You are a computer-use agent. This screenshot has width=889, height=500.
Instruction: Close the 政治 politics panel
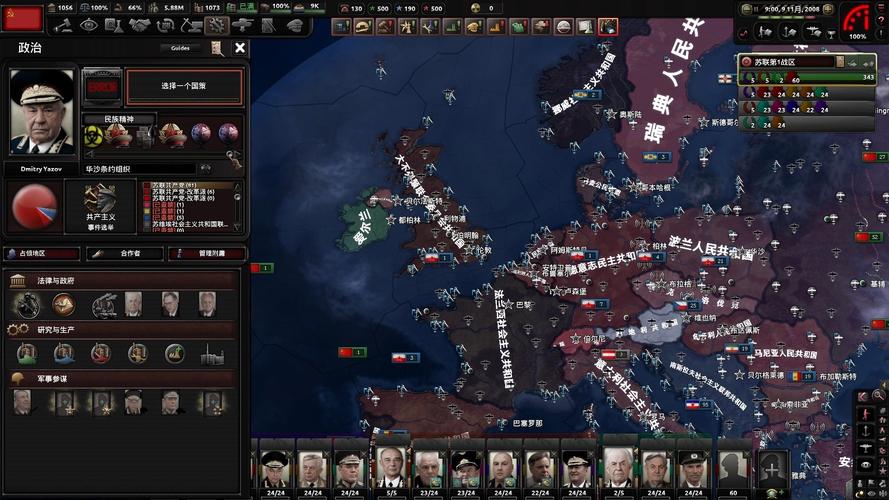coord(240,47)
